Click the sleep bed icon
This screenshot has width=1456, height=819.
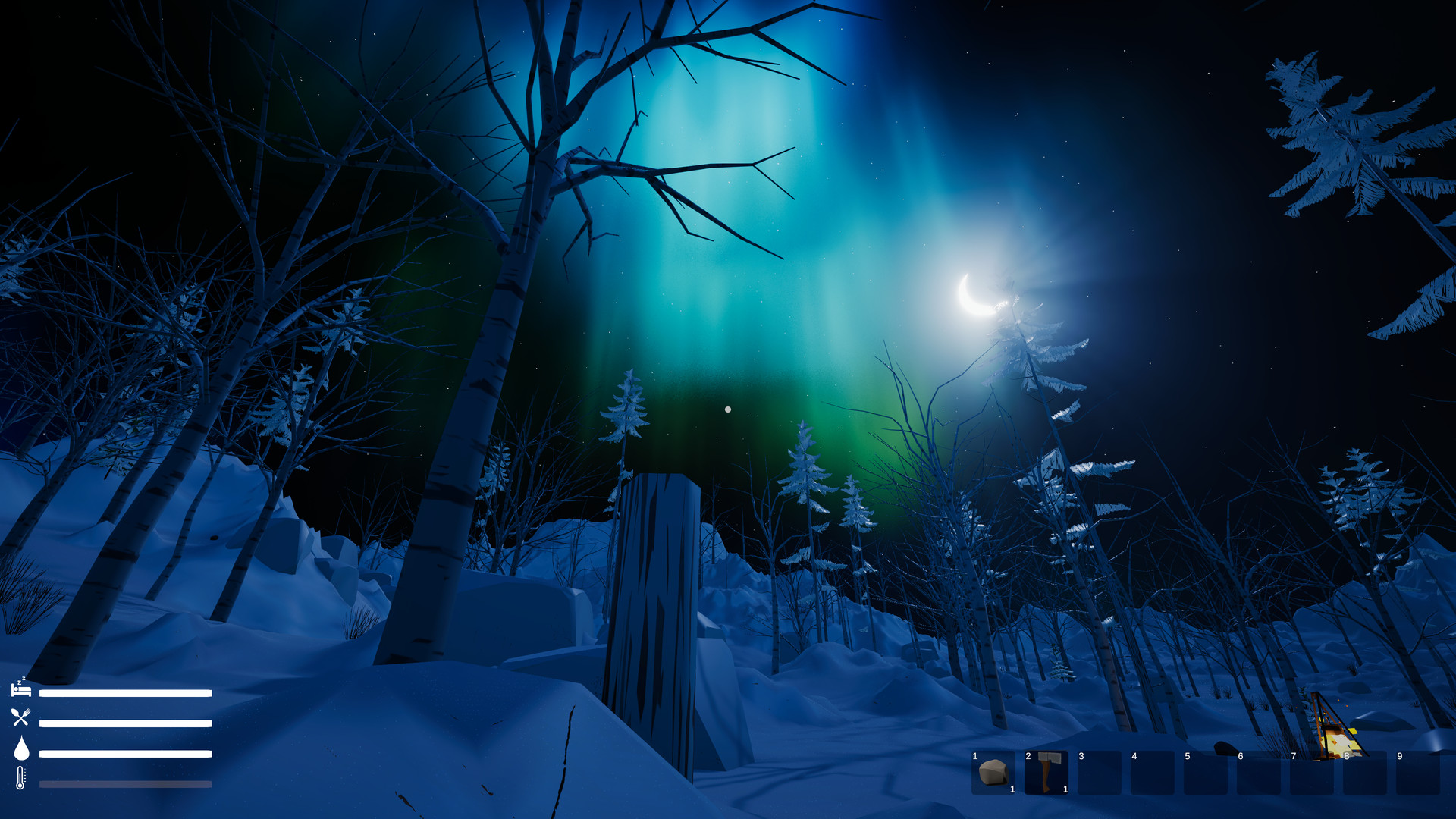21,692
